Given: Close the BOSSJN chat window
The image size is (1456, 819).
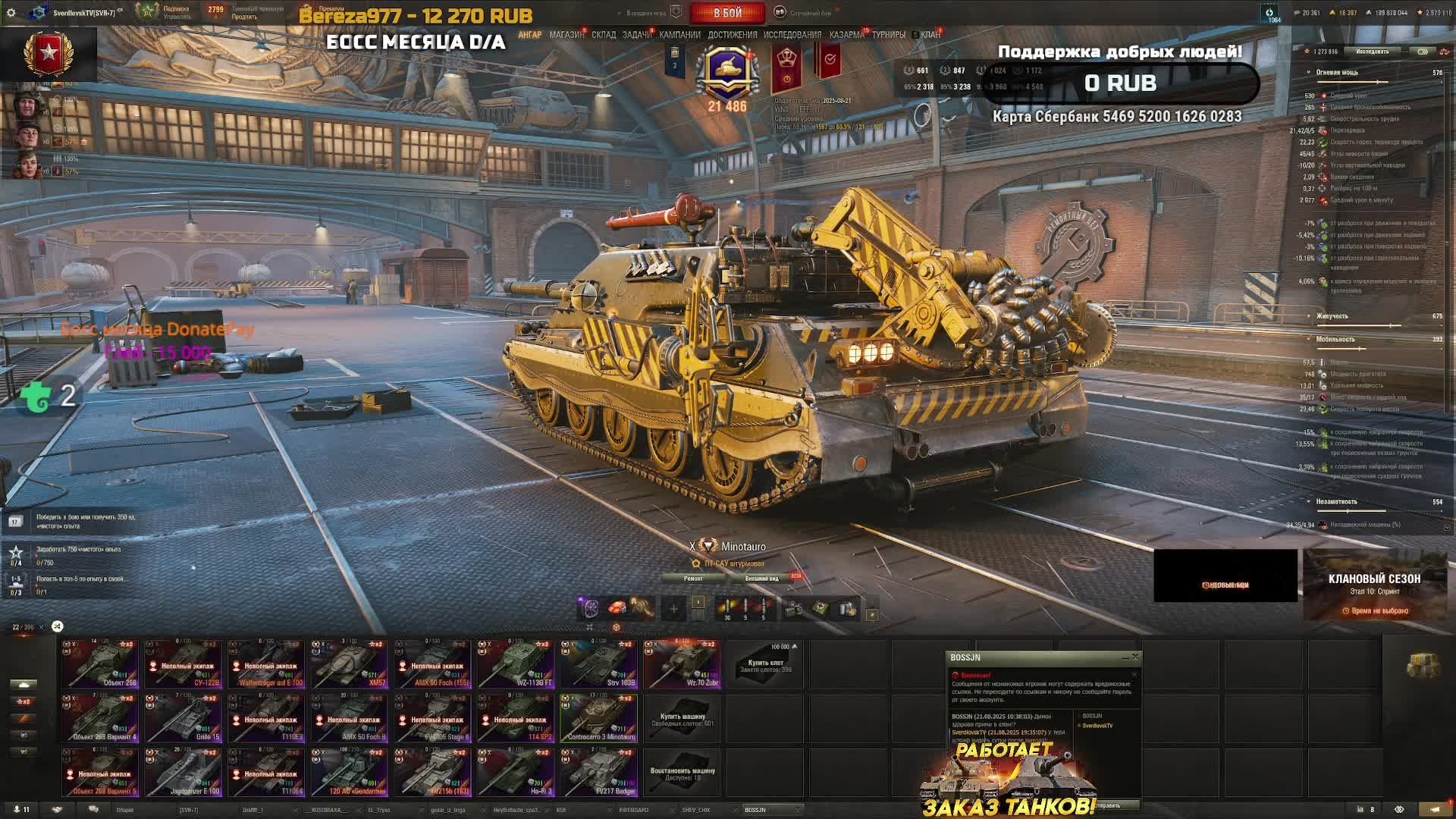Looking at the screenshot, I should tap(1135, 657).
